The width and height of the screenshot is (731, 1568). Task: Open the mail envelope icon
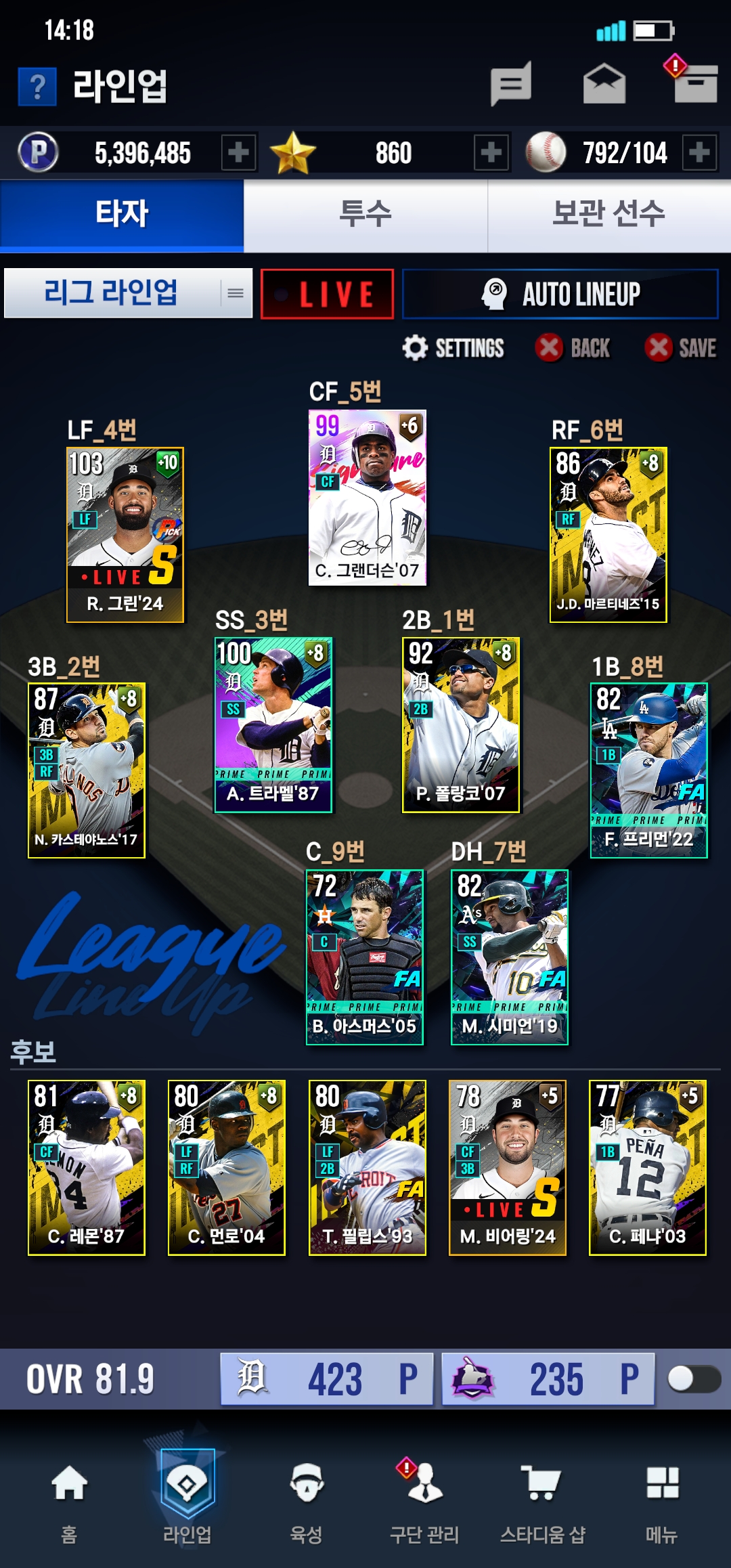click(604, 84)
